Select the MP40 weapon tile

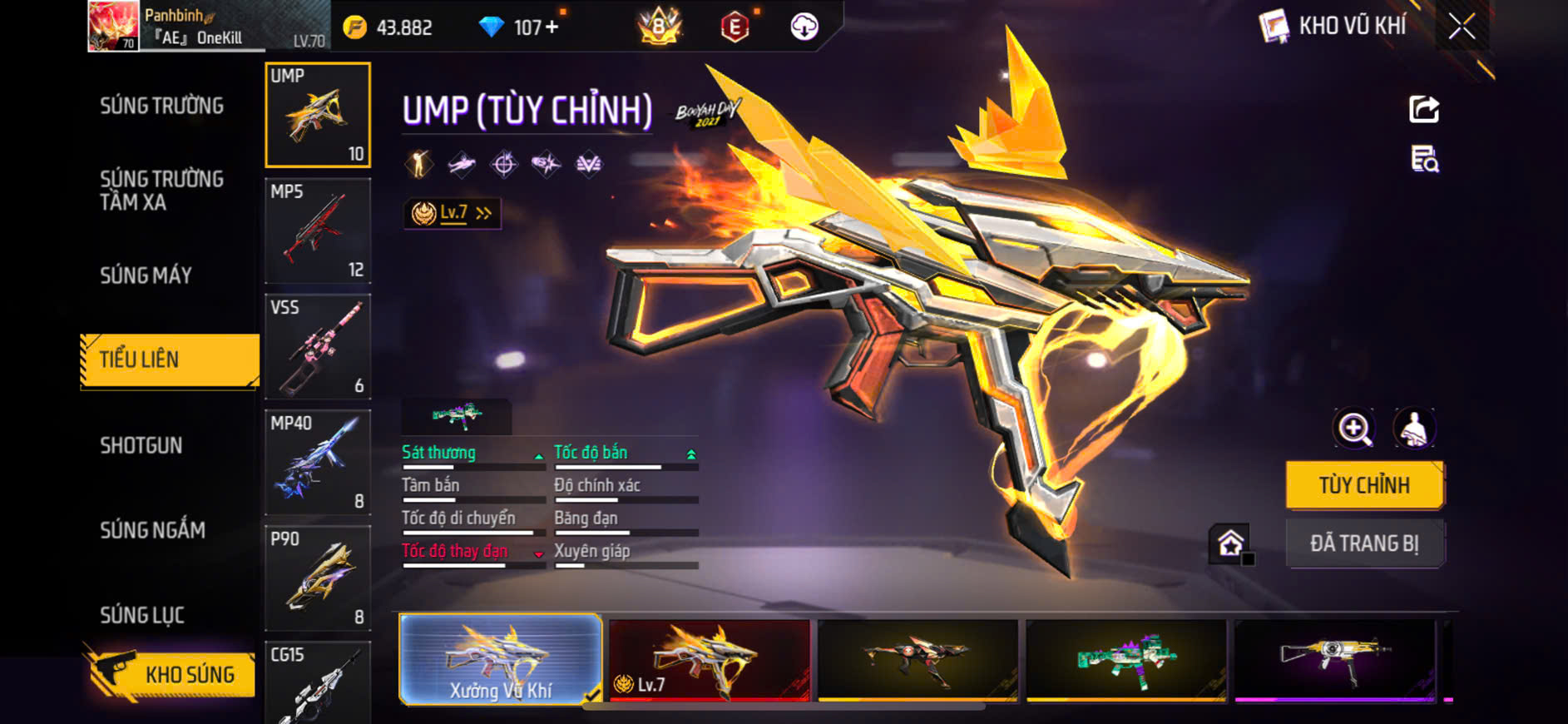click(x=317, y=463)
